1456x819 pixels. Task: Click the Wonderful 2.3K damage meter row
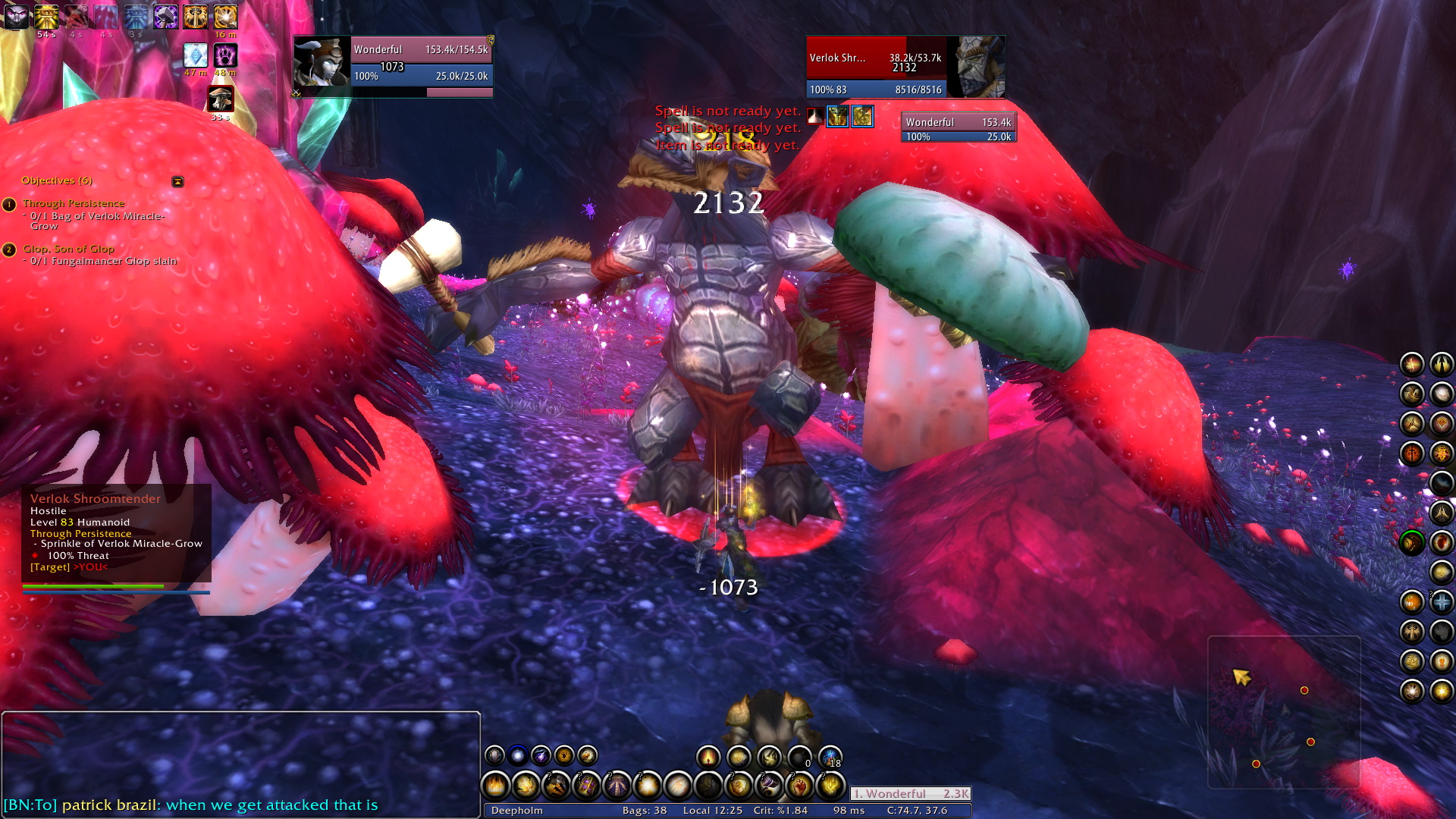[x=910, y=794]
